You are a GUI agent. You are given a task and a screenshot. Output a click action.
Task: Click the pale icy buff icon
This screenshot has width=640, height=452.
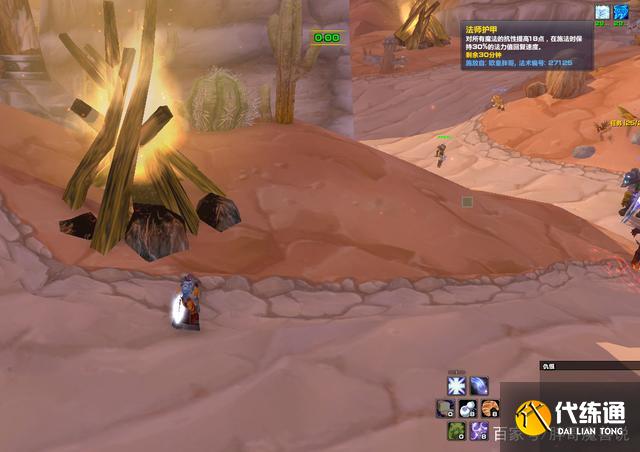tap(602, 13)
